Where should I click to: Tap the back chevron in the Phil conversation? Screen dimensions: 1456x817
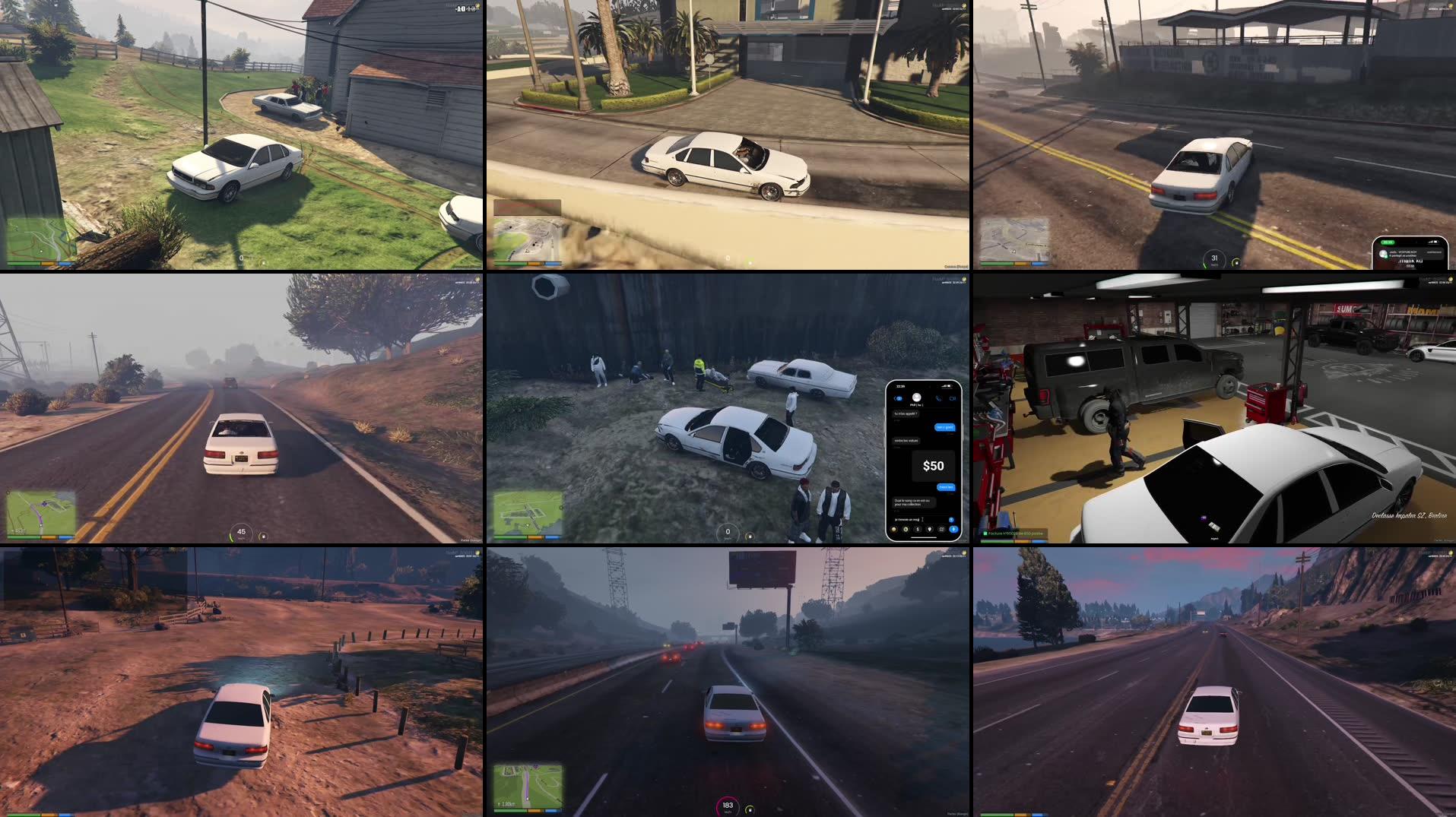click(897, 398)
